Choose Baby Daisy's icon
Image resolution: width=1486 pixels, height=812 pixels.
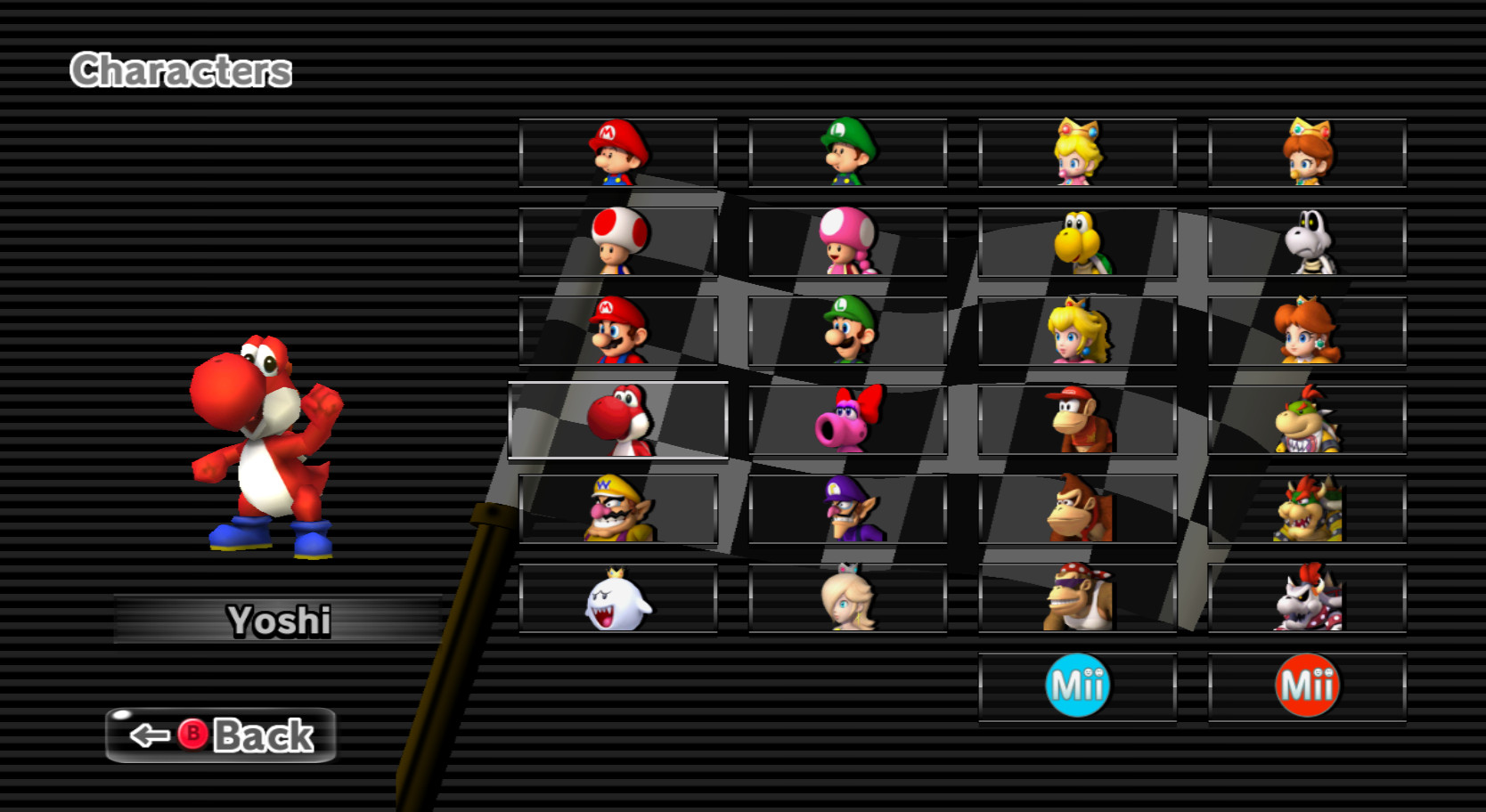pyautogui.click(x=1304, y=151)
